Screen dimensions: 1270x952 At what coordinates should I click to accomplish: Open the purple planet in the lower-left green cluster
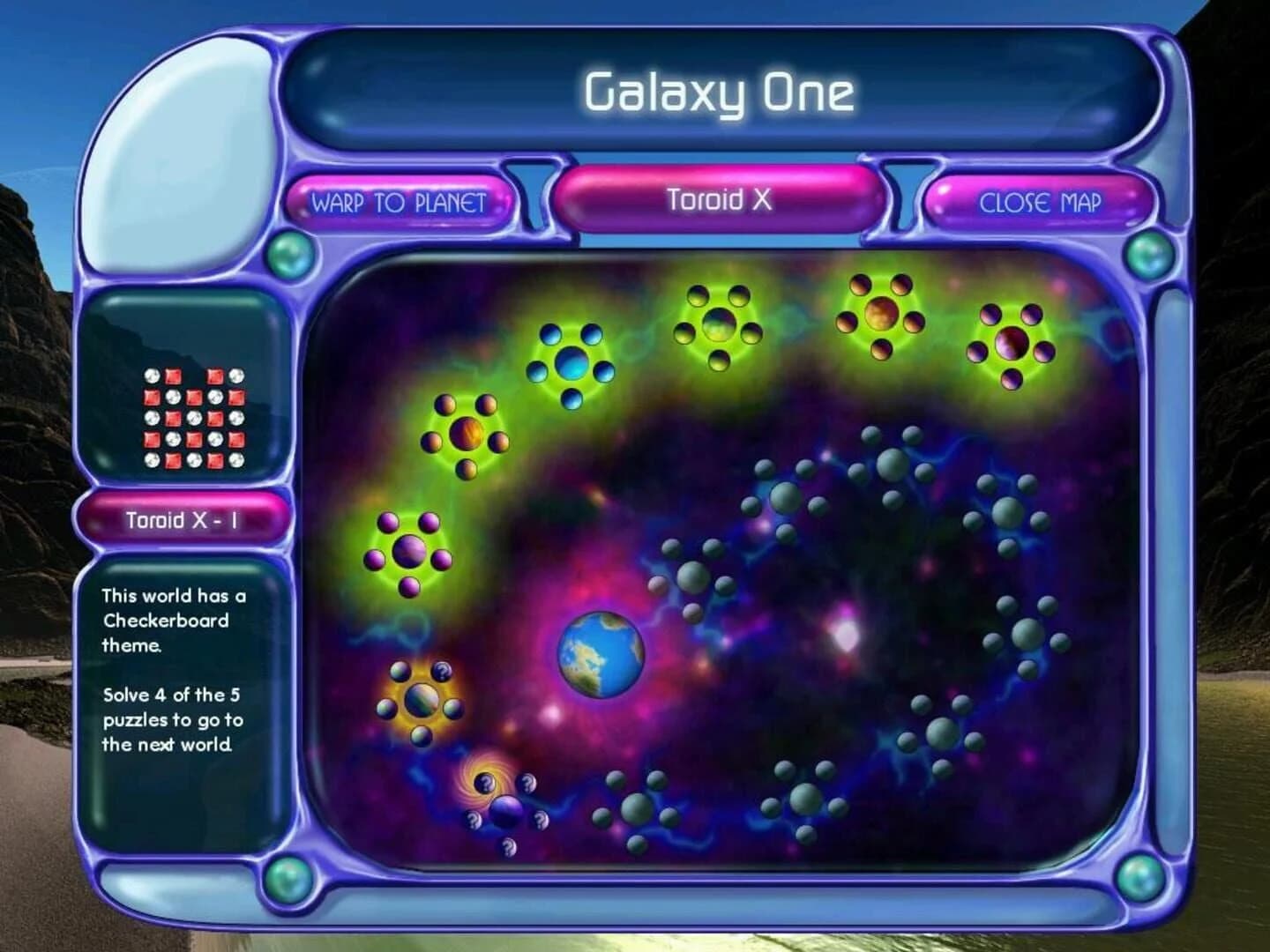click(x=408, y=552)
